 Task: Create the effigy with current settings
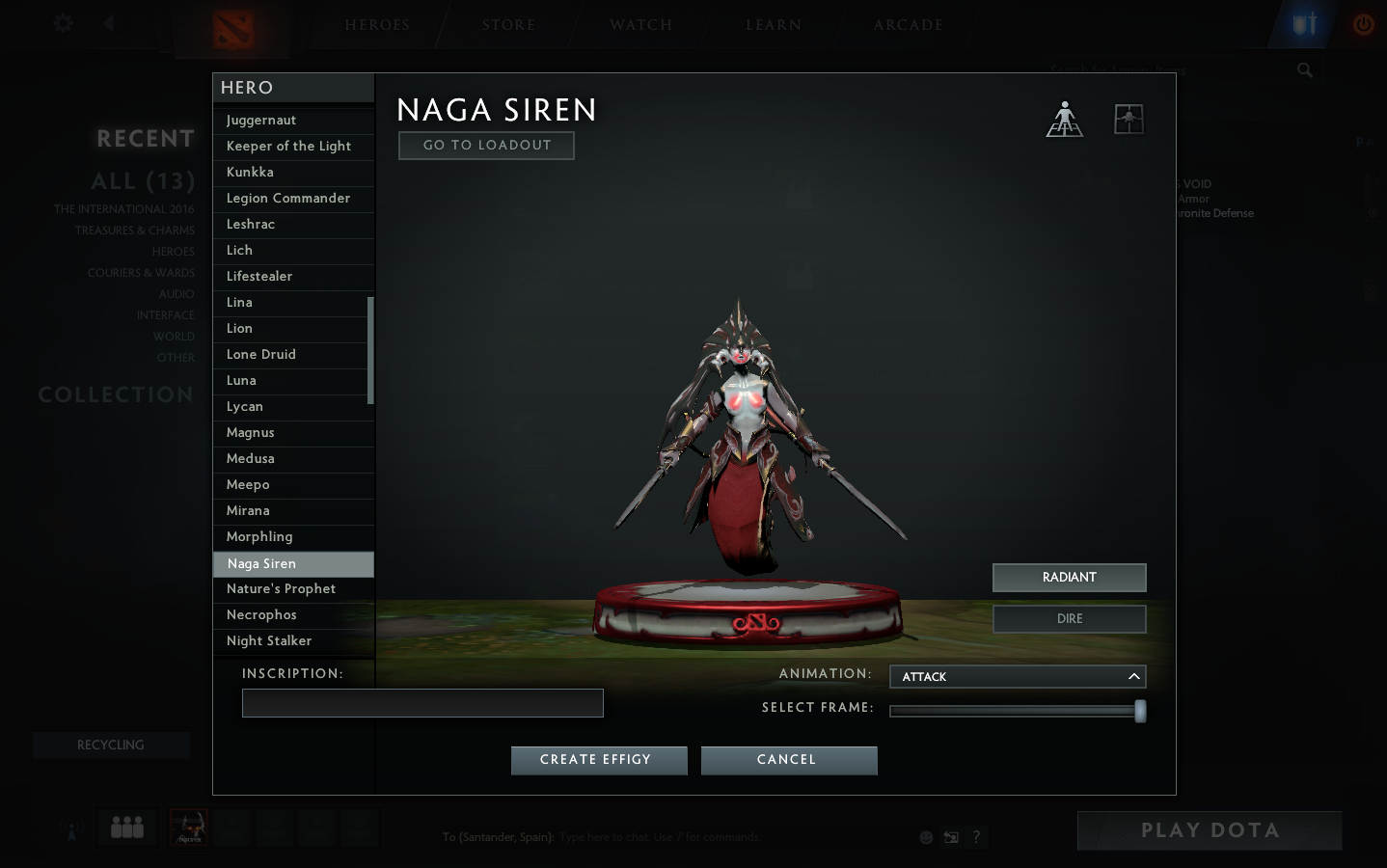click(598, 760)
